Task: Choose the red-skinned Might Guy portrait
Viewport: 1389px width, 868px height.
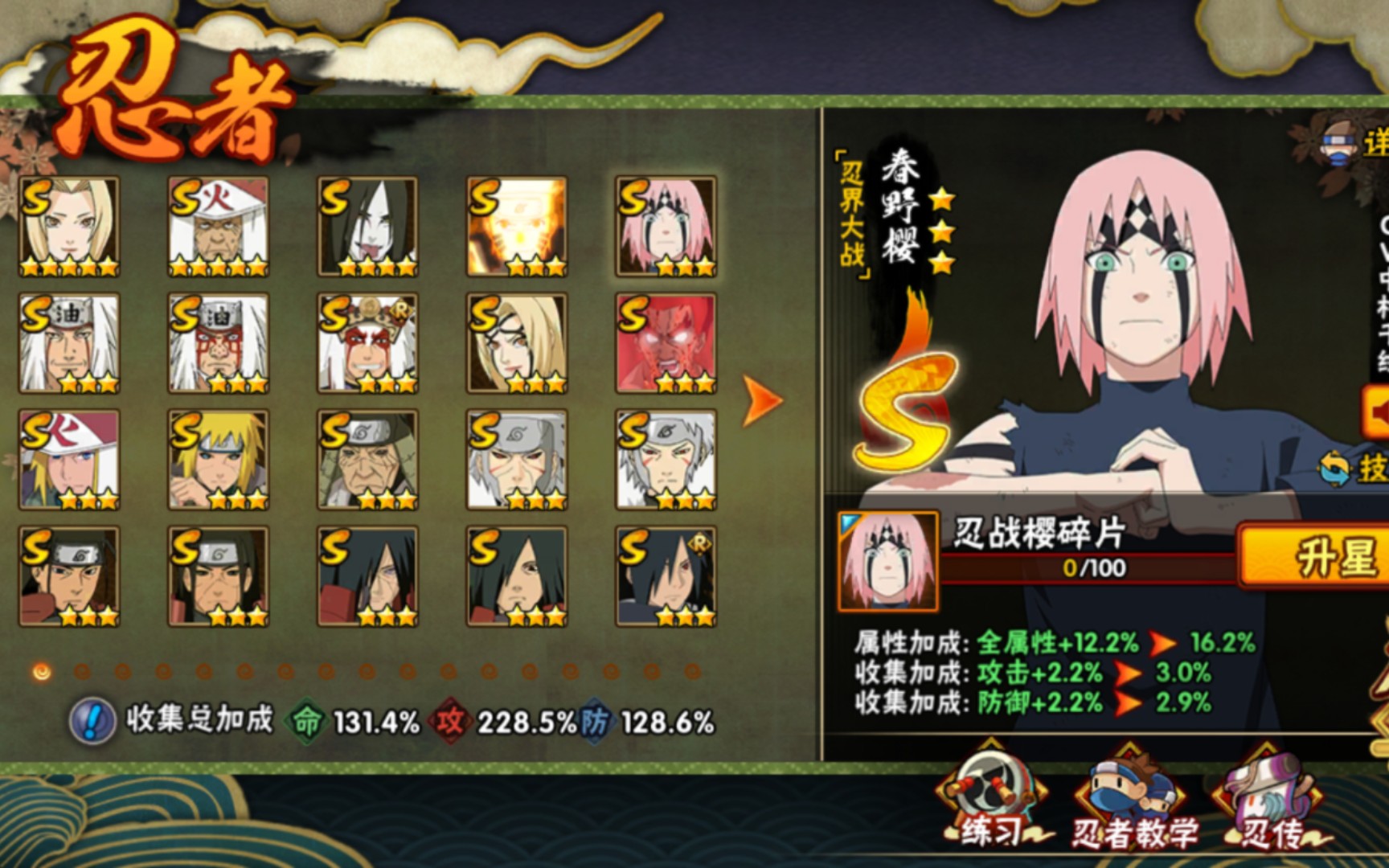Action: 666,343
